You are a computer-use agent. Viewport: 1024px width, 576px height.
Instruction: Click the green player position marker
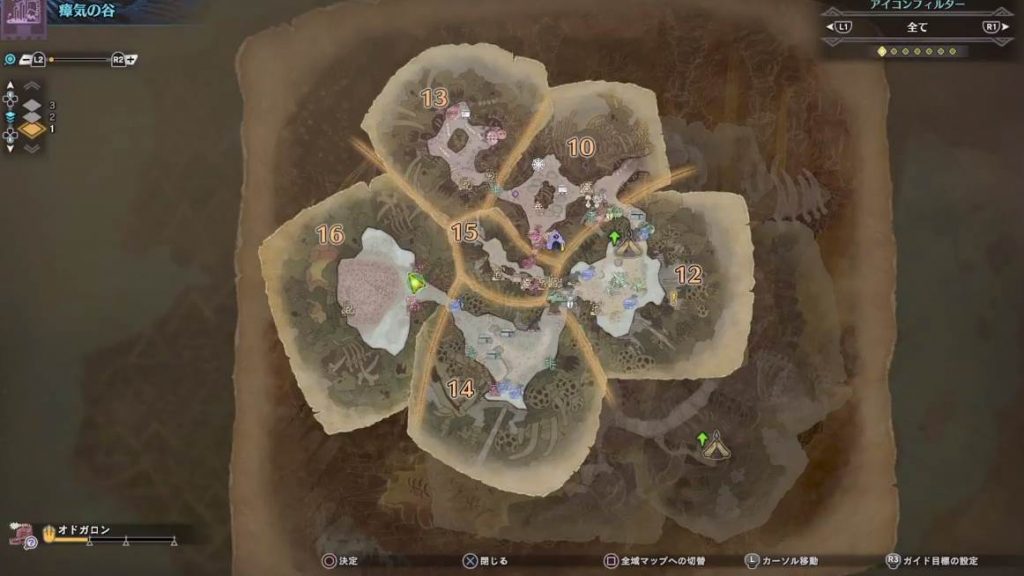[x=415, y=283]
